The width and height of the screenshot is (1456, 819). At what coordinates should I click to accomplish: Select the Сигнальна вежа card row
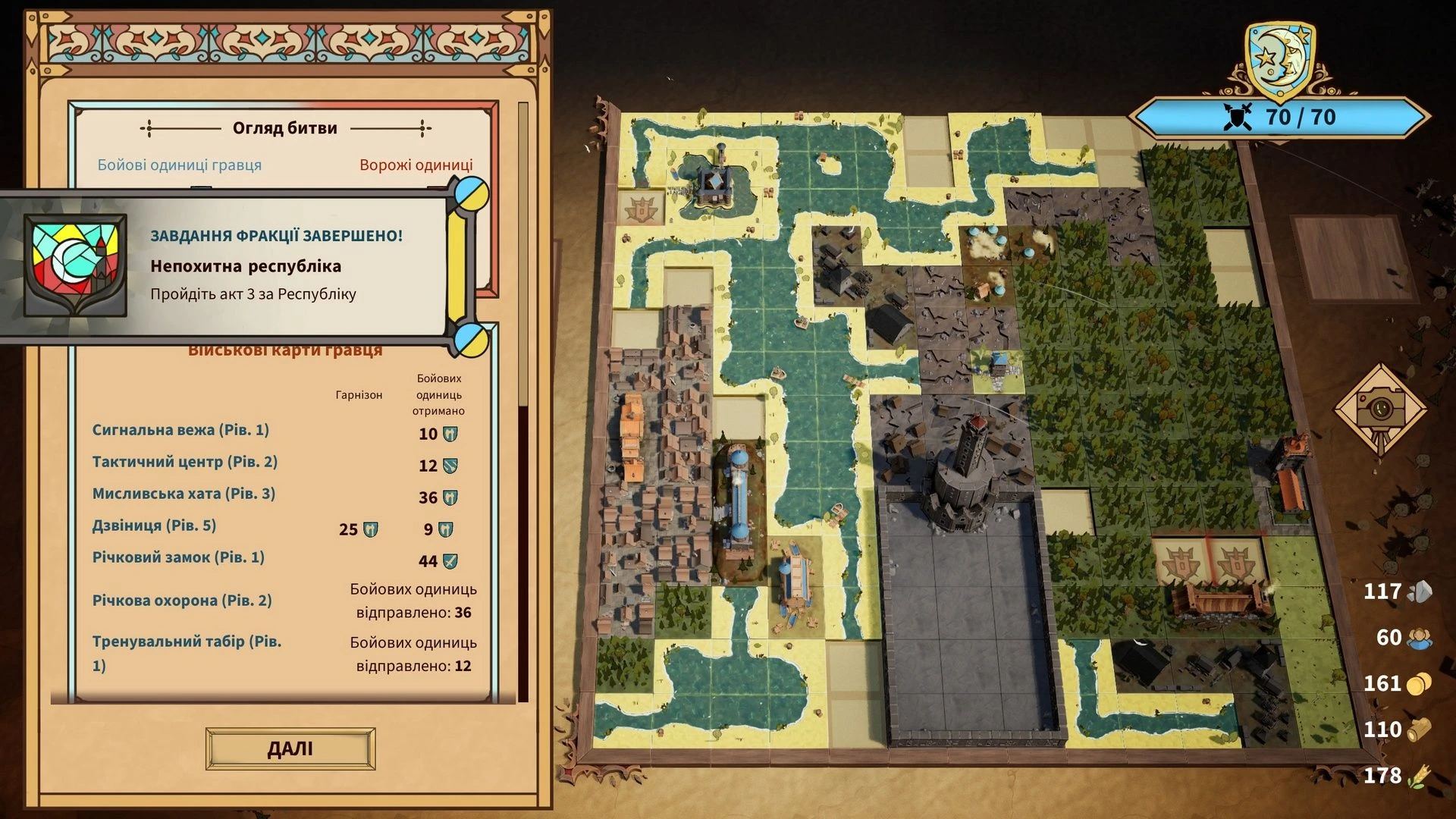(180, 430)
